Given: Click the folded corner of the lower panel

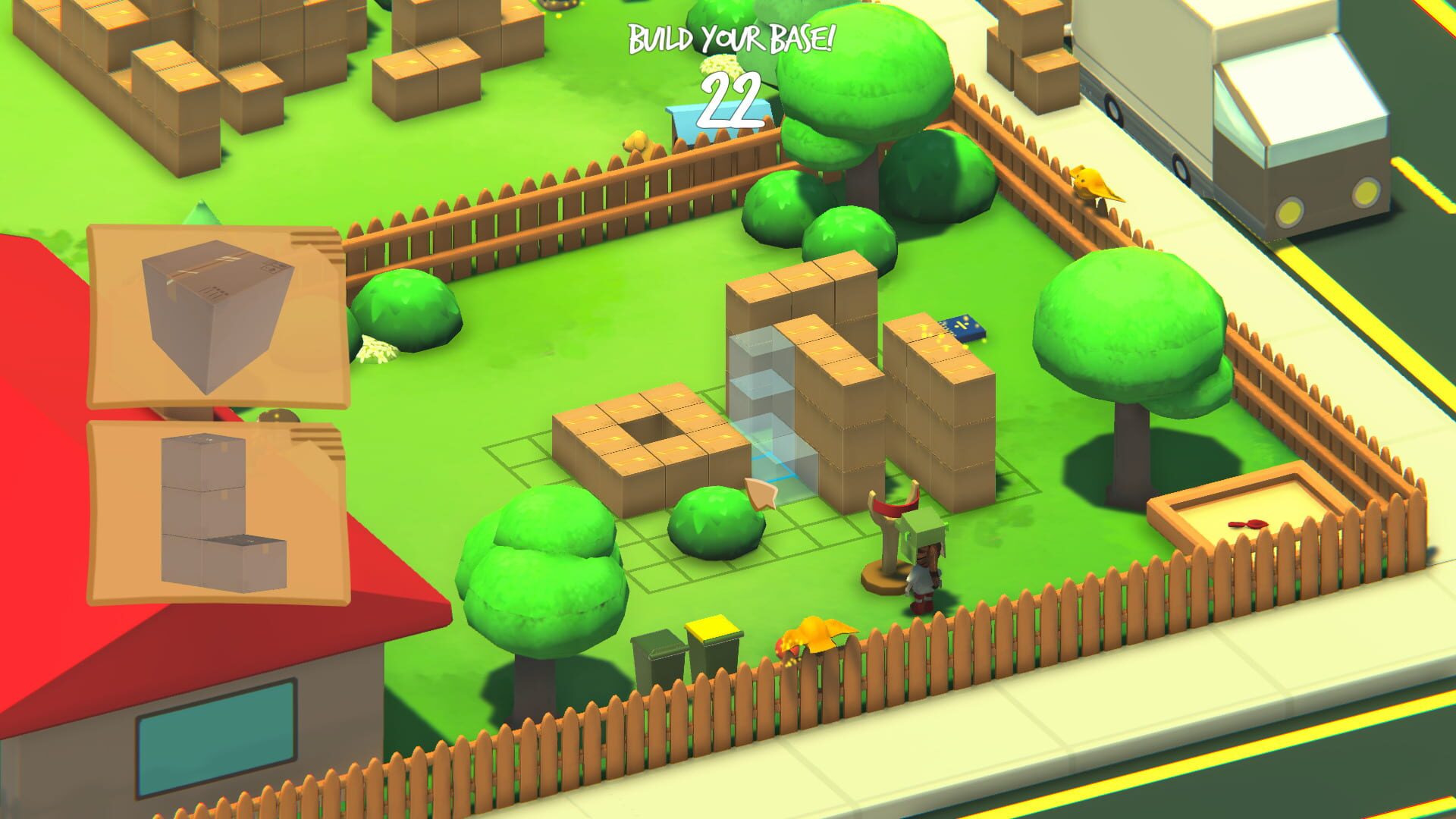Looking at the screenshot, I should [x=318, y=447].
